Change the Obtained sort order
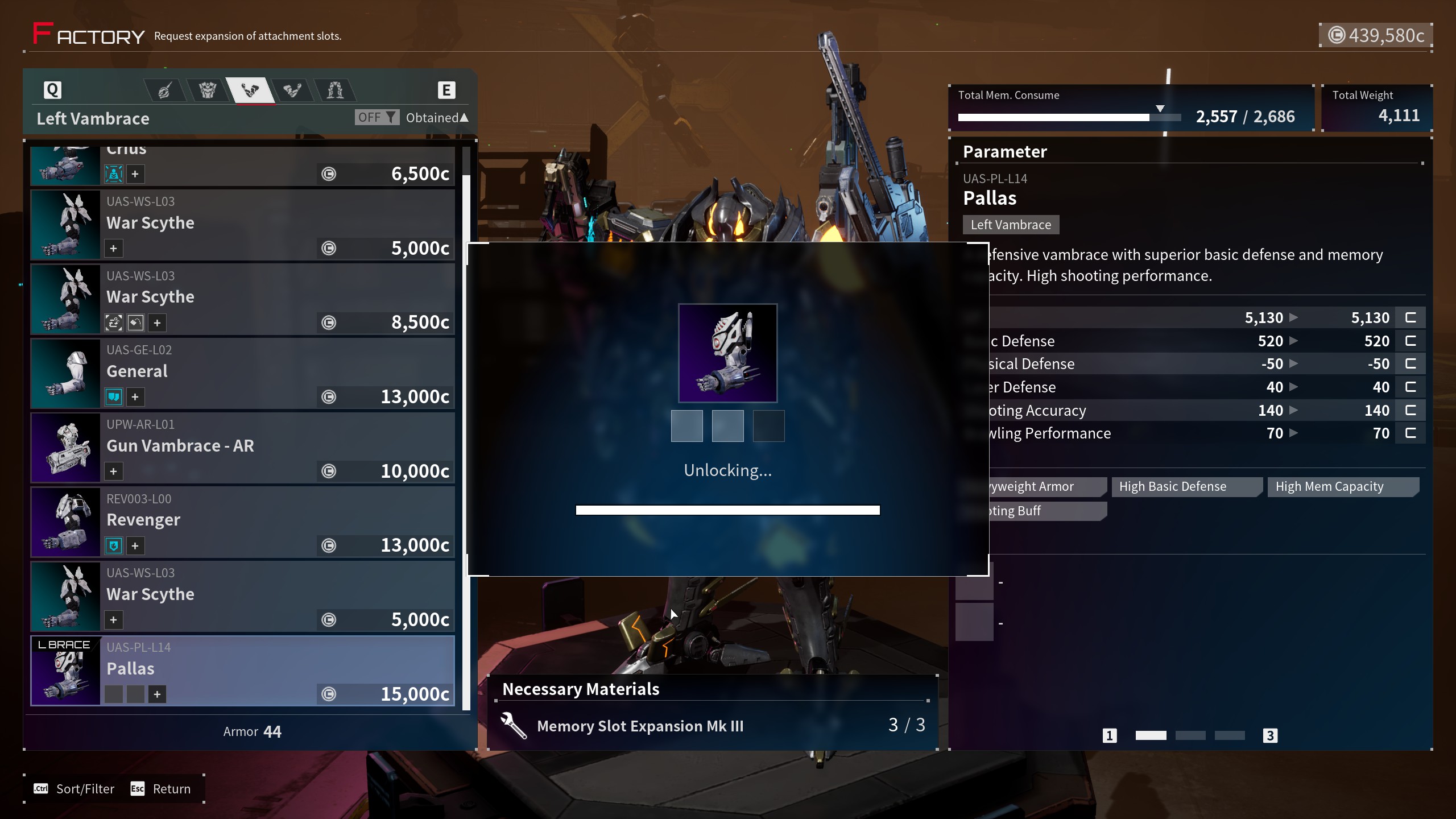Viewport: 1456px width, 819px height. (x=436, y=118)
